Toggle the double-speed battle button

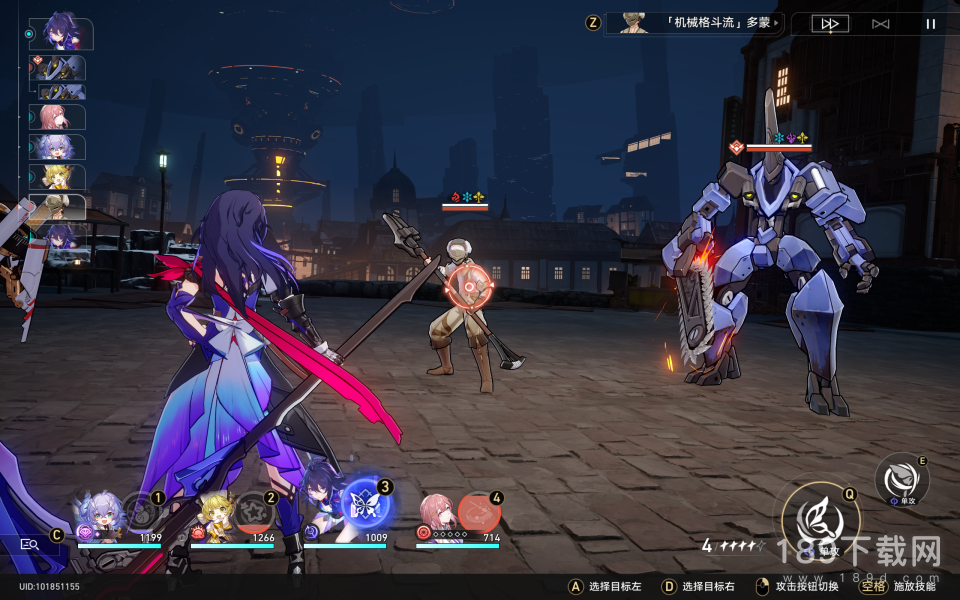[x=830, y=23]
